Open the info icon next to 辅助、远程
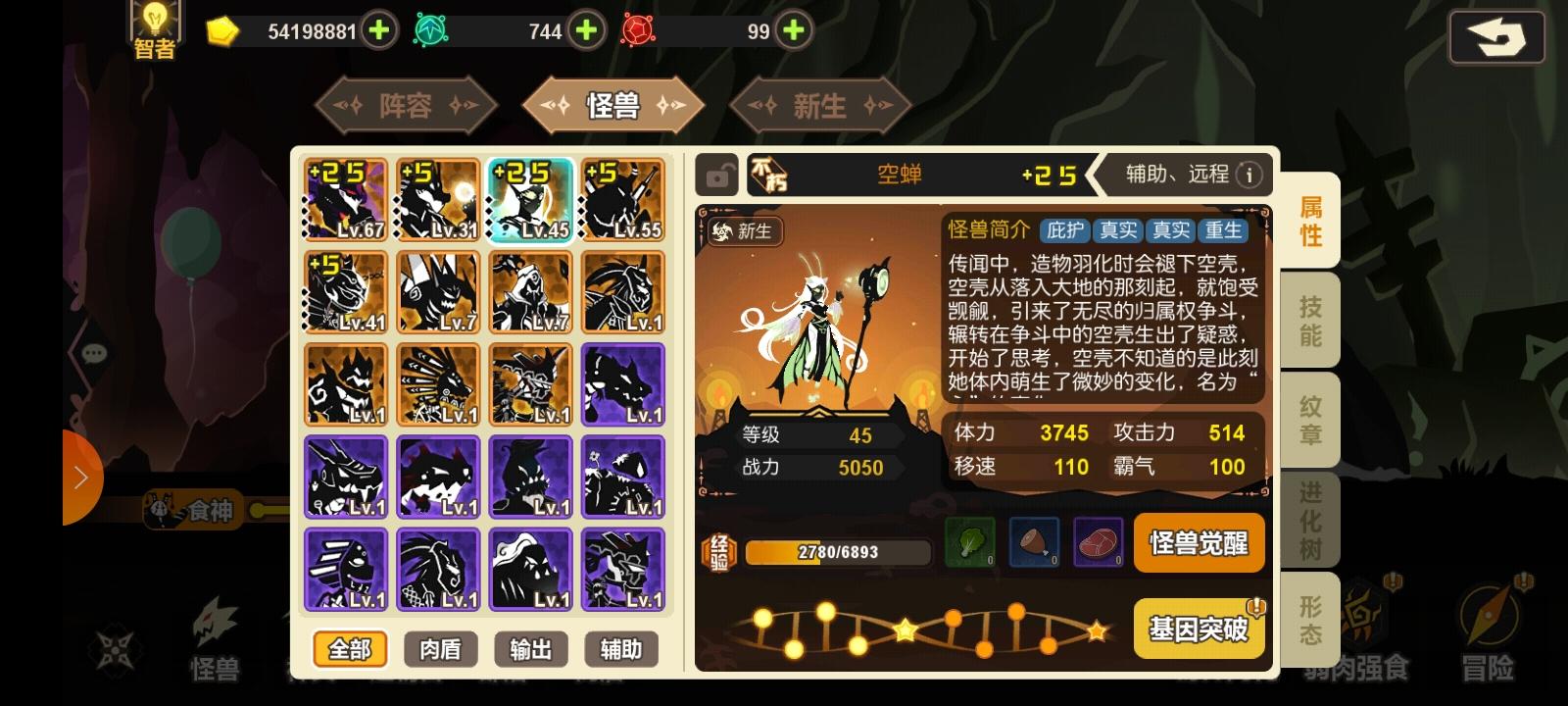This screenshot has width=1568, height=706. click(x=1249, y=175)
